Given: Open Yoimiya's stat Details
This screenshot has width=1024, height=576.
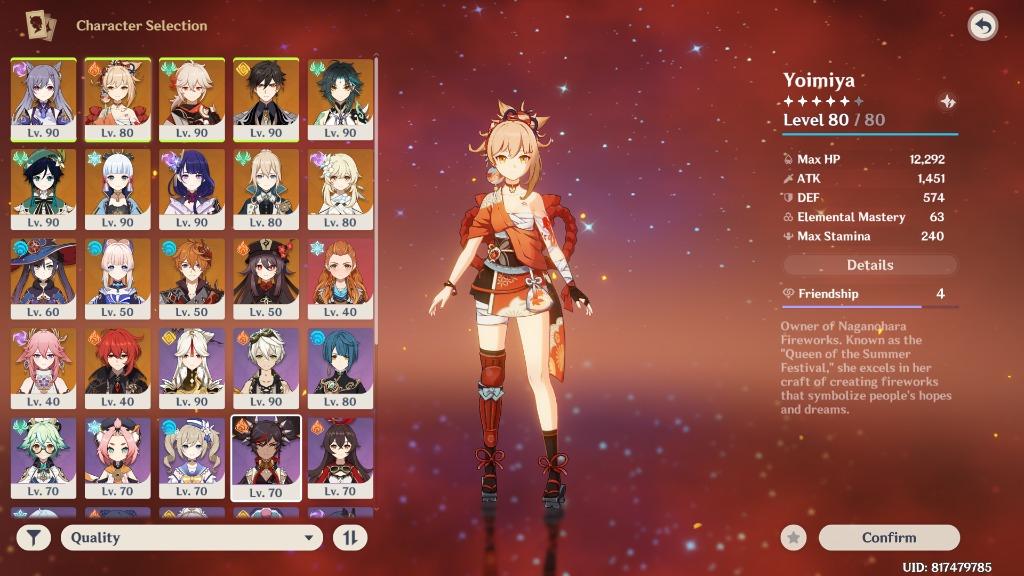Looking at the screenshot, I should coord(870,265).
